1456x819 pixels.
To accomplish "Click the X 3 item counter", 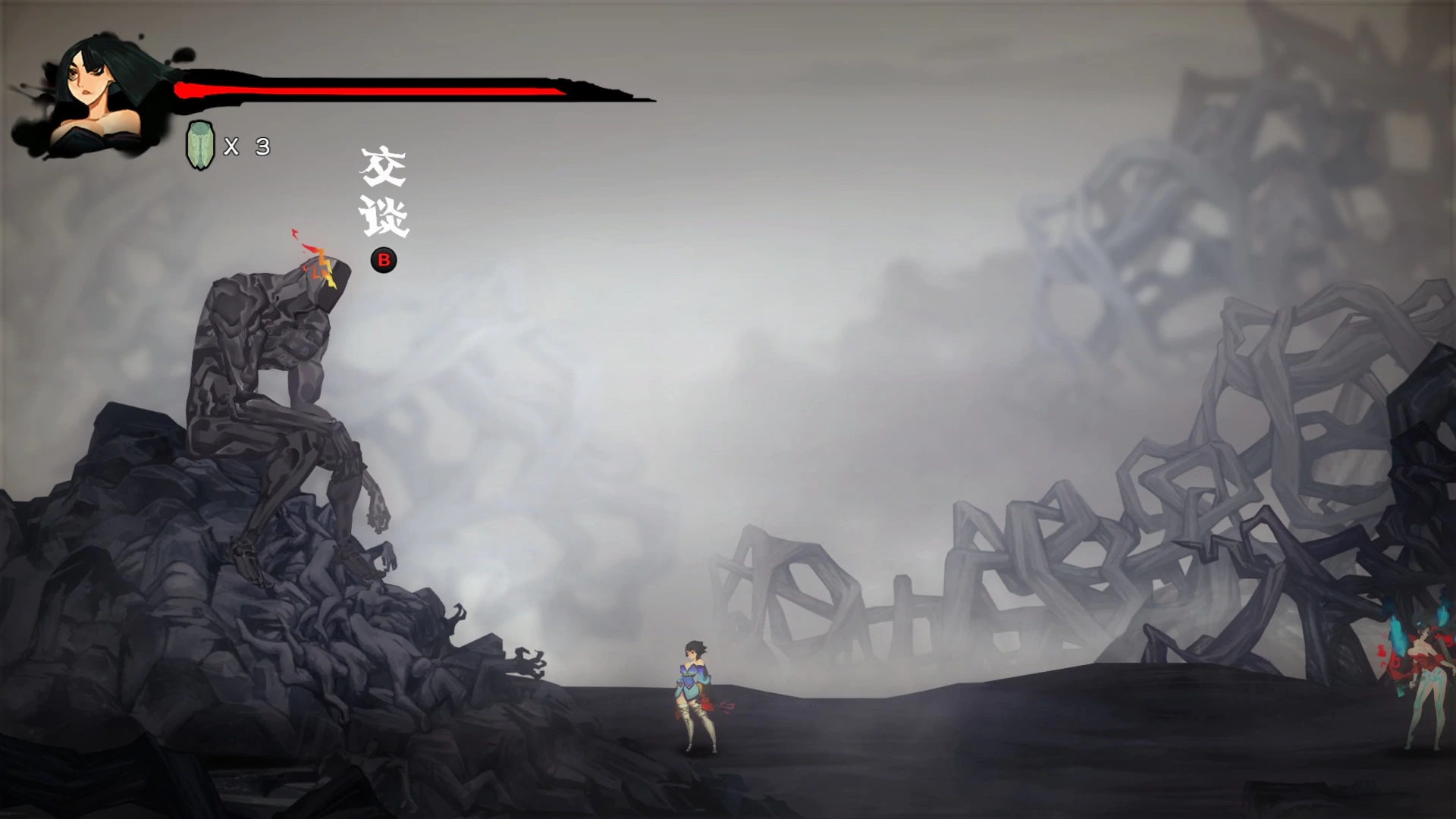I will pyautogui.click(x=243, y=144).
